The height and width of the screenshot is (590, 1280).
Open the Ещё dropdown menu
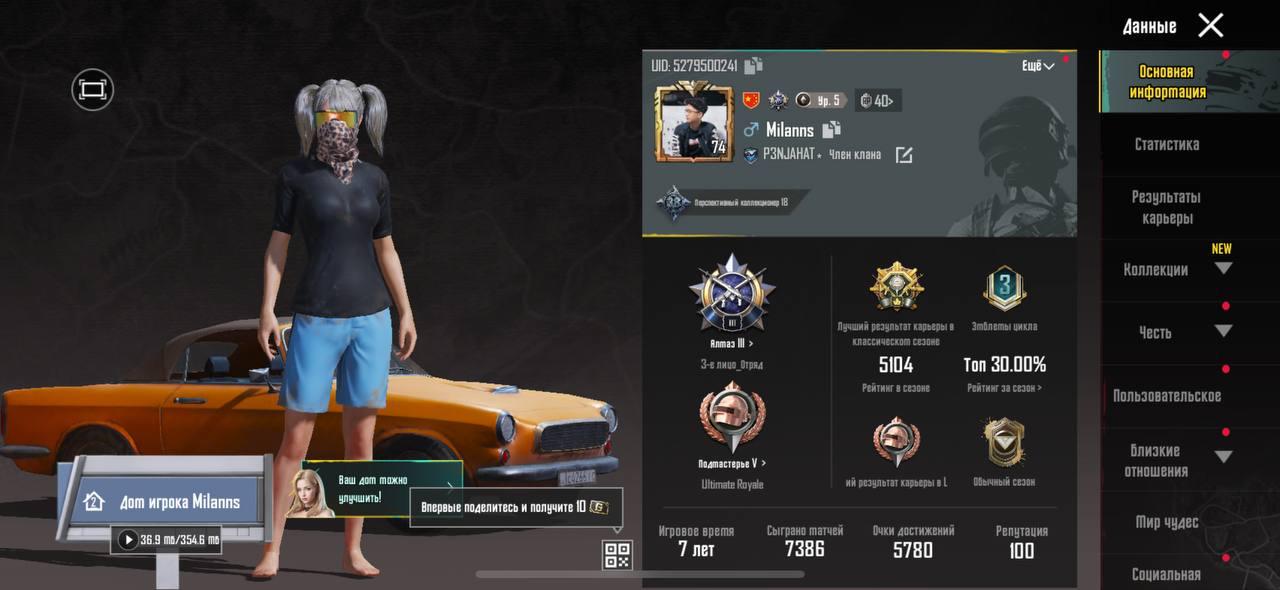point(1037,66)
